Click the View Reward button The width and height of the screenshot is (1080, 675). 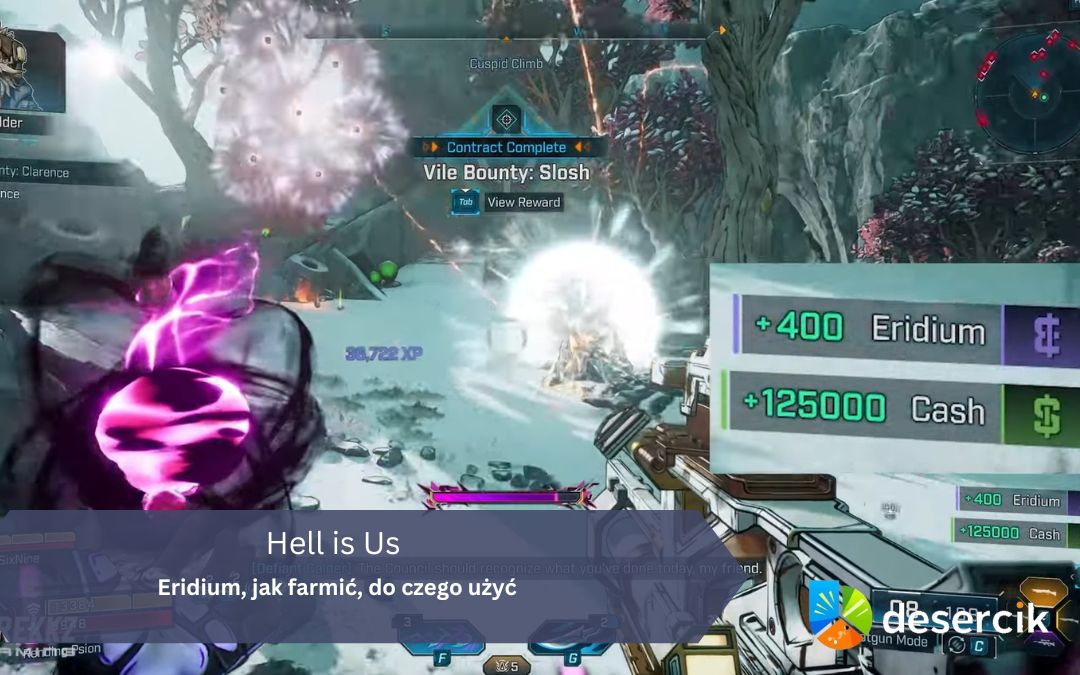507,202
